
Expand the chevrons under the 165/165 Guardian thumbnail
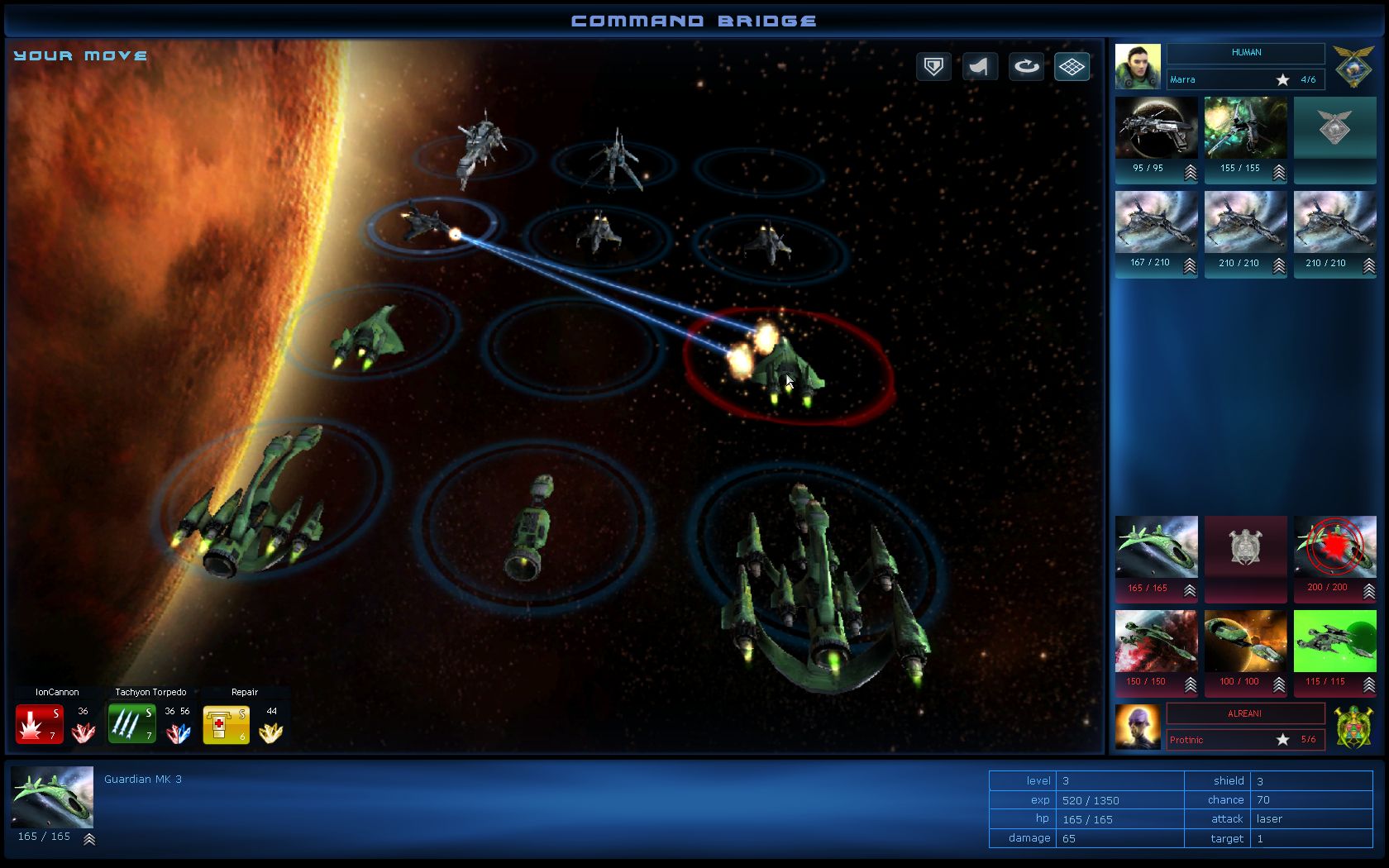point(1188,592)
